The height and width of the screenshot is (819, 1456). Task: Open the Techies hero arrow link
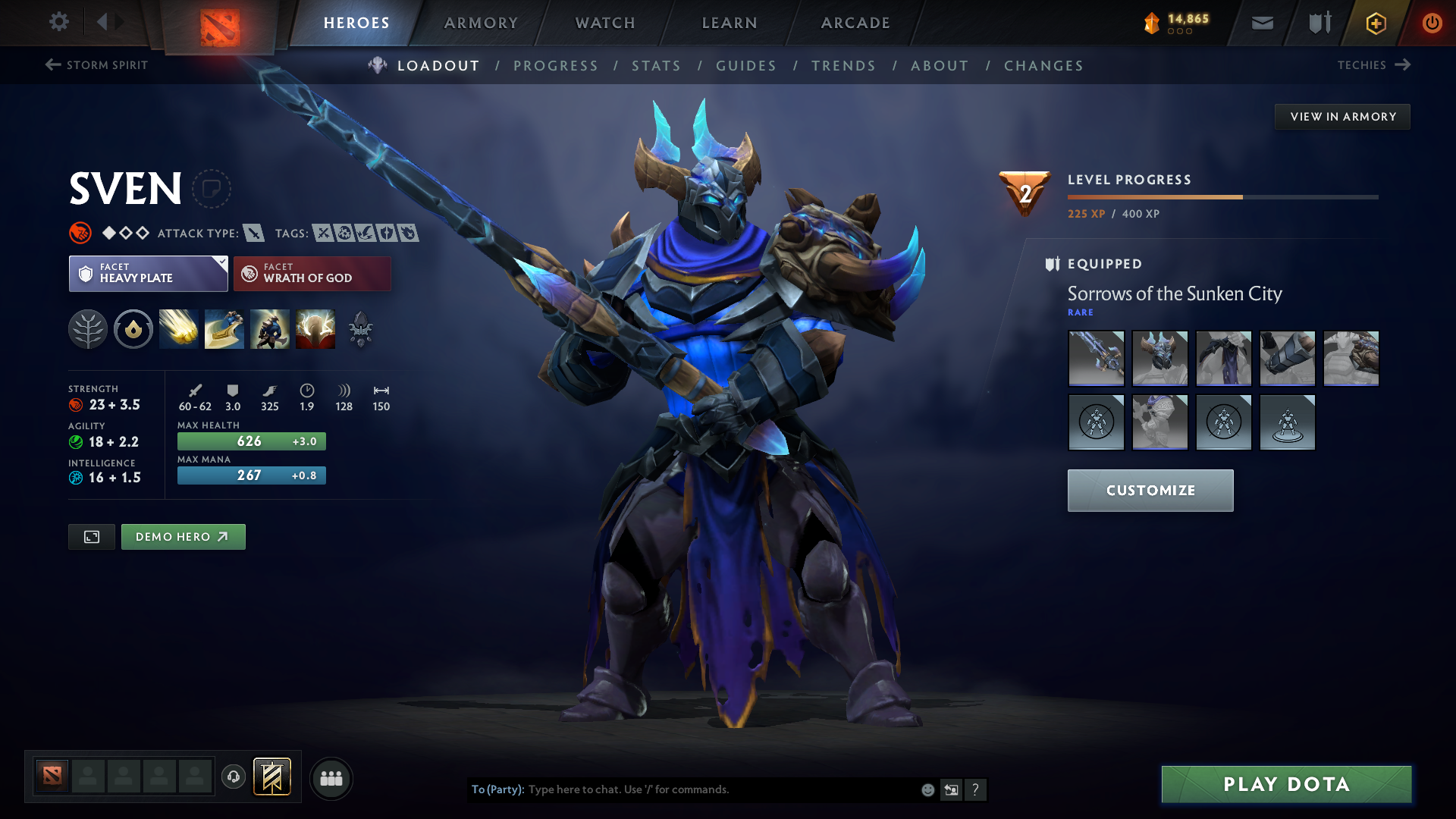(x=1404, y=65)
